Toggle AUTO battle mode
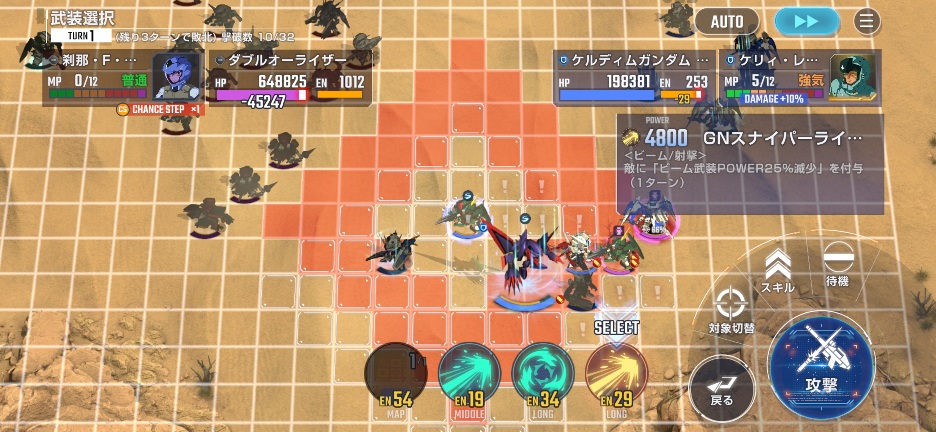The width and height of the screenshot is (936, 432). point(727,21)
